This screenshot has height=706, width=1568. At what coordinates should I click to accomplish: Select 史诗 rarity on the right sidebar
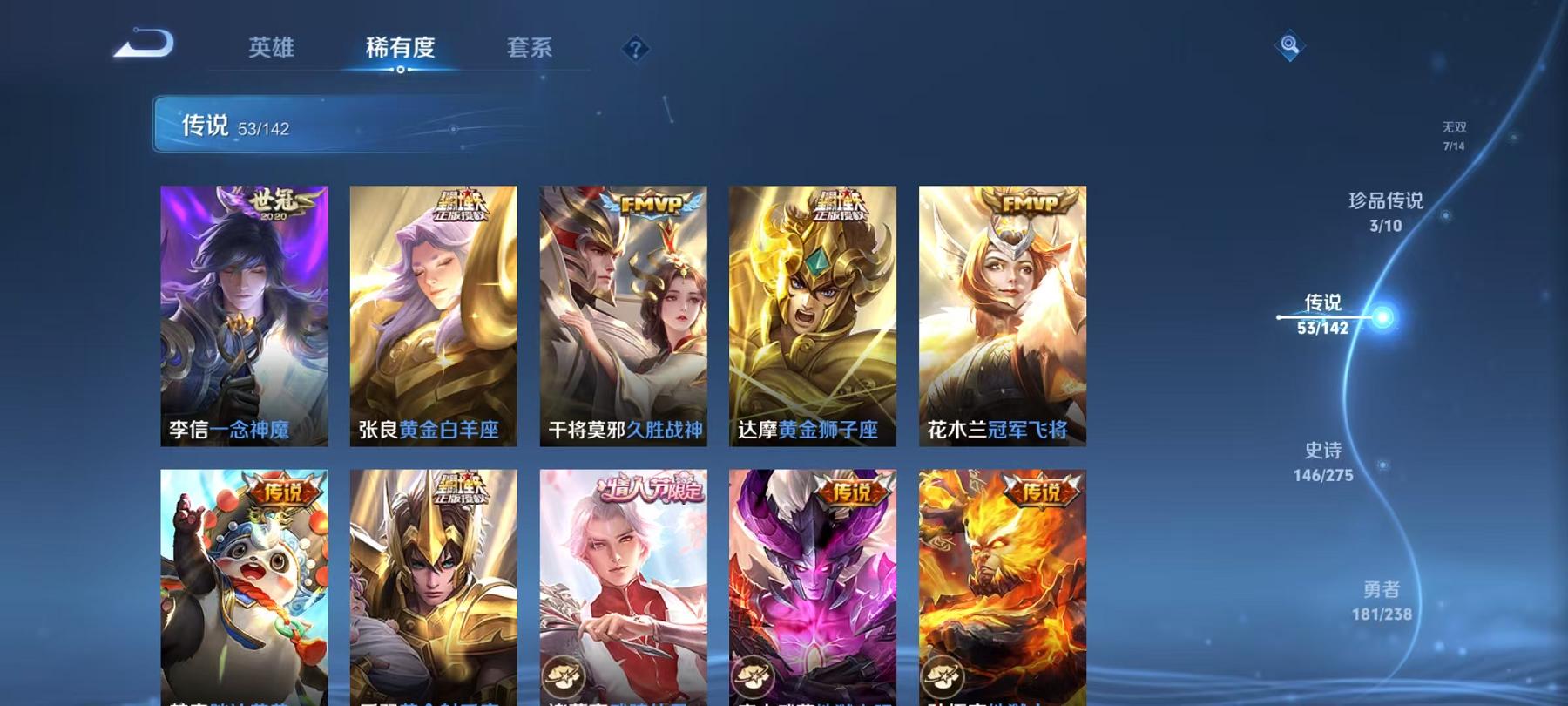tap(1324, 460)
